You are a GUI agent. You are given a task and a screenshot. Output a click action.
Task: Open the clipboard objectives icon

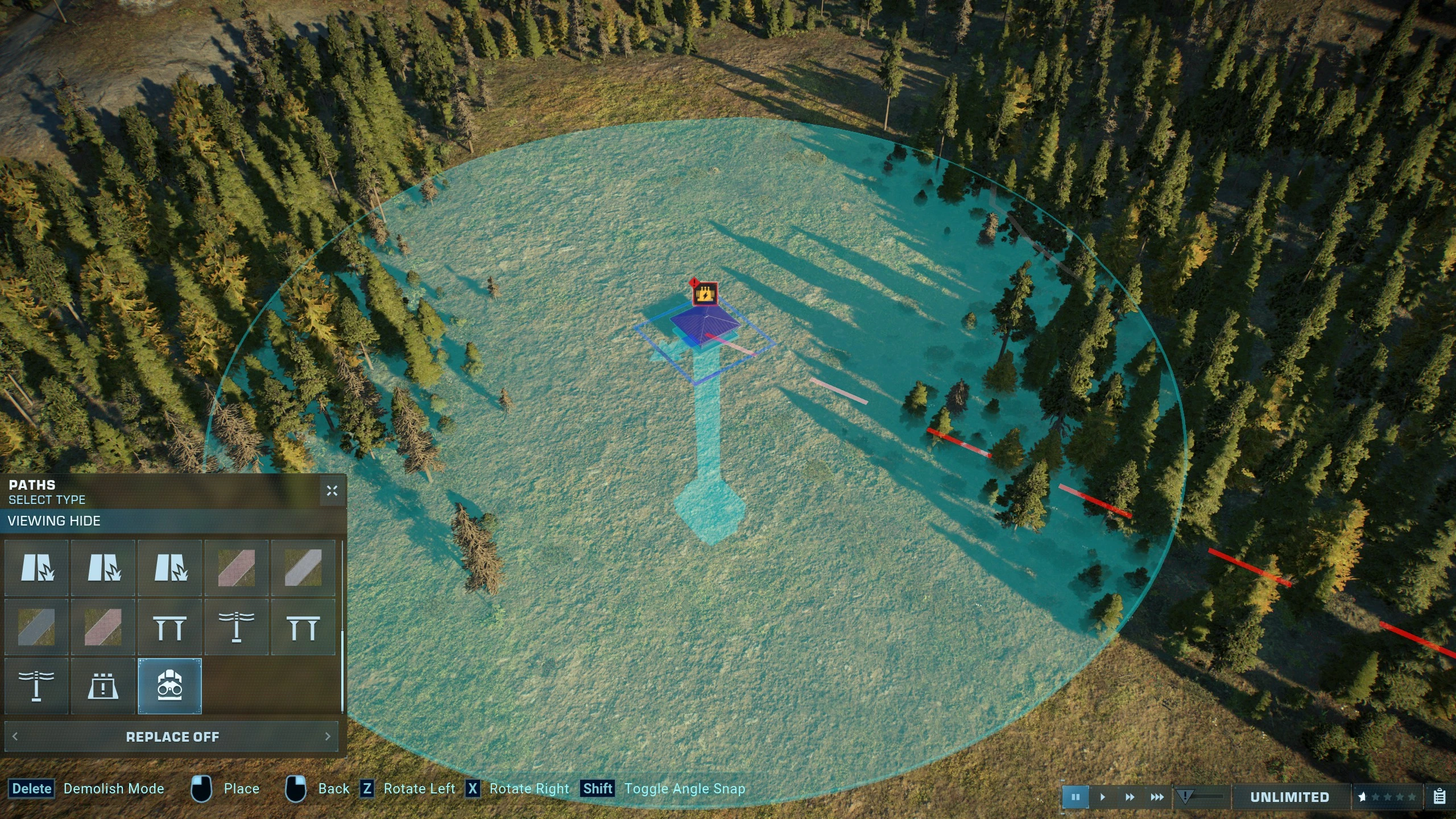(x=1440, y=796)
